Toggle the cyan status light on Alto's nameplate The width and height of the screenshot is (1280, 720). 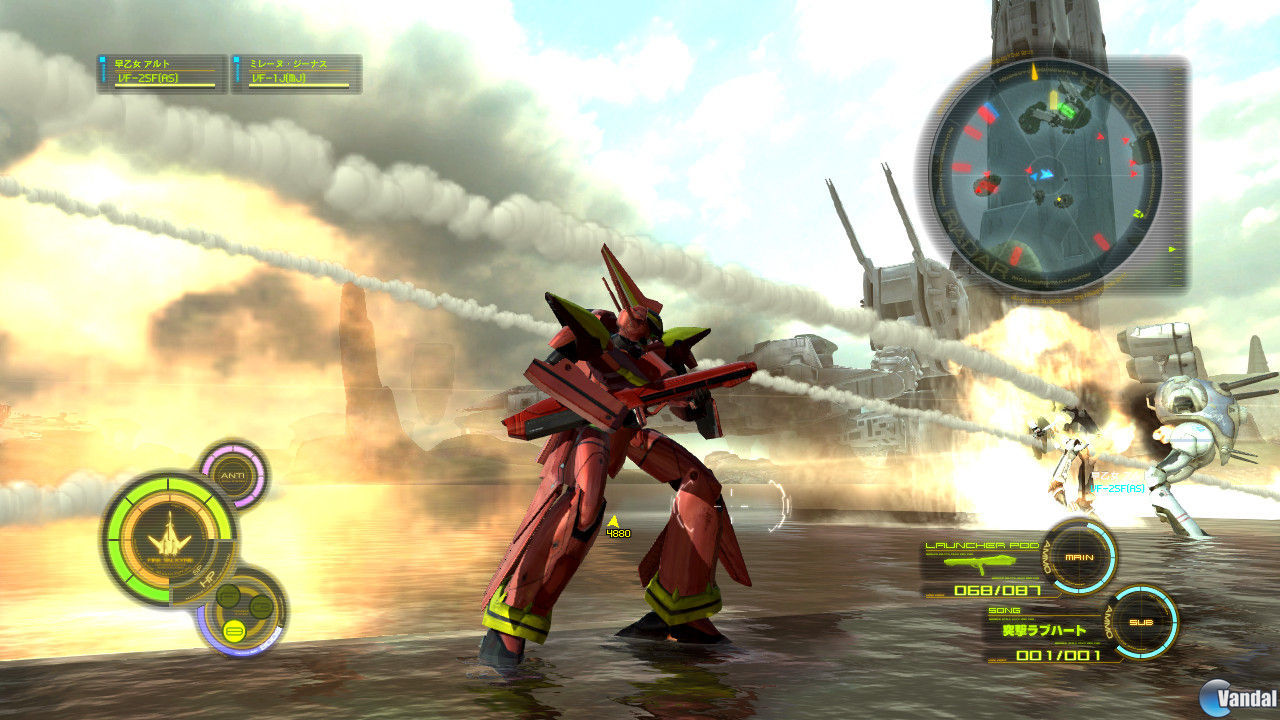(x=101, y=60)
